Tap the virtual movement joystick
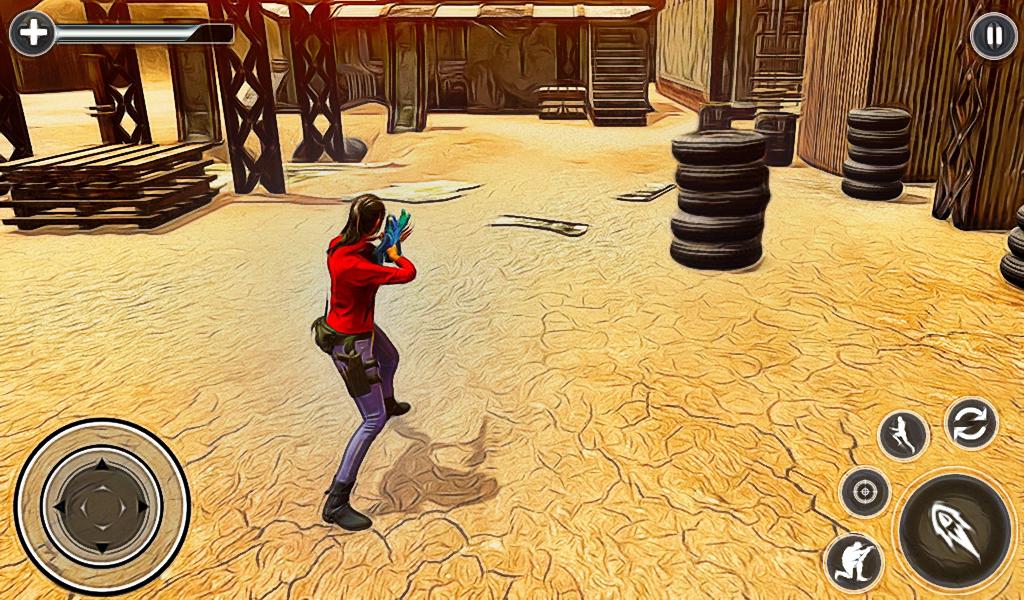 102,506
